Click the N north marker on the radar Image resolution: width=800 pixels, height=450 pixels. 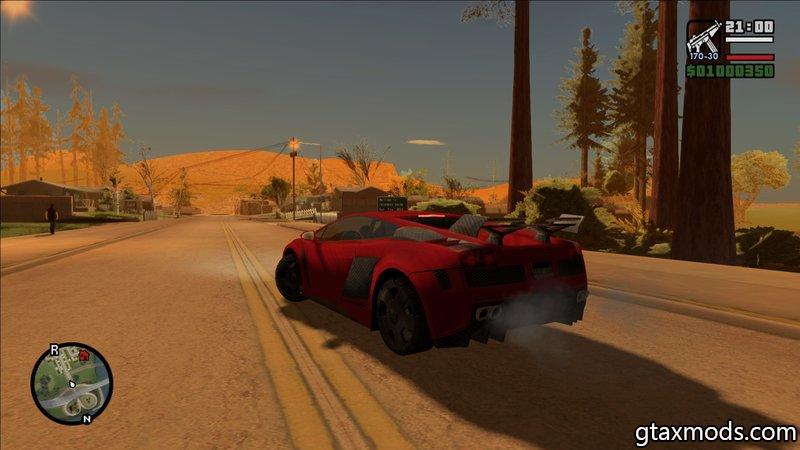(x=88, y=419)
